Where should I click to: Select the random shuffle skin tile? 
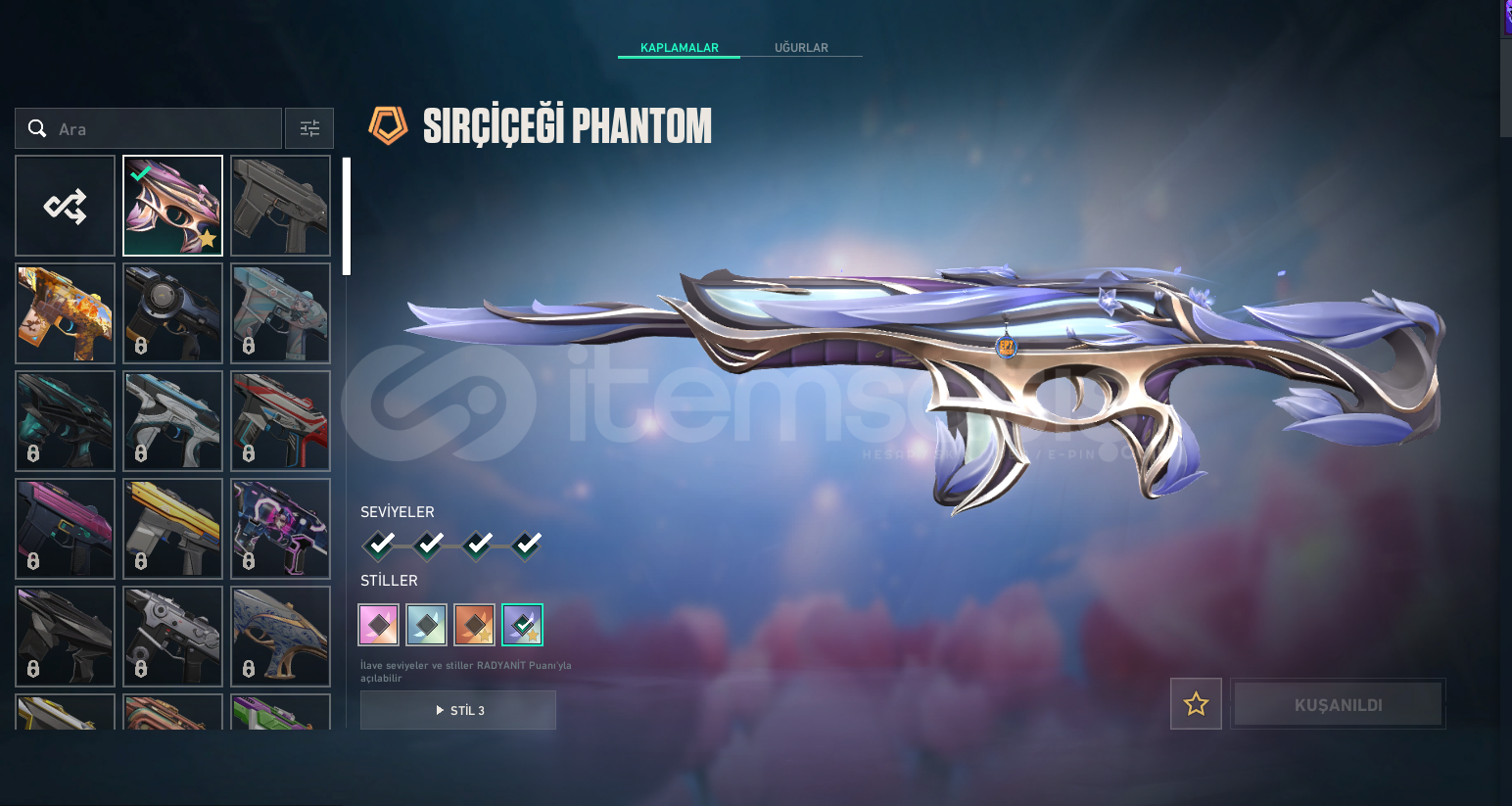[66, 206]
